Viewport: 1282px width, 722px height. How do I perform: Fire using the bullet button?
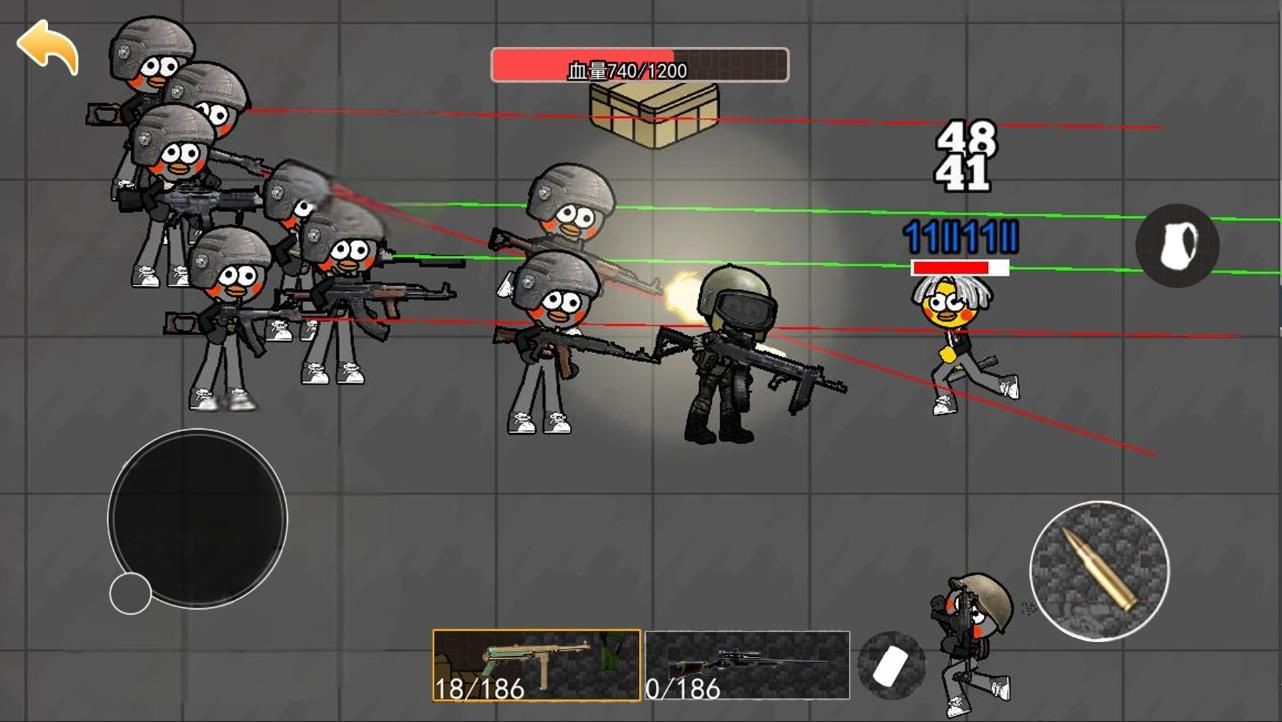(x=1099, y=571)
